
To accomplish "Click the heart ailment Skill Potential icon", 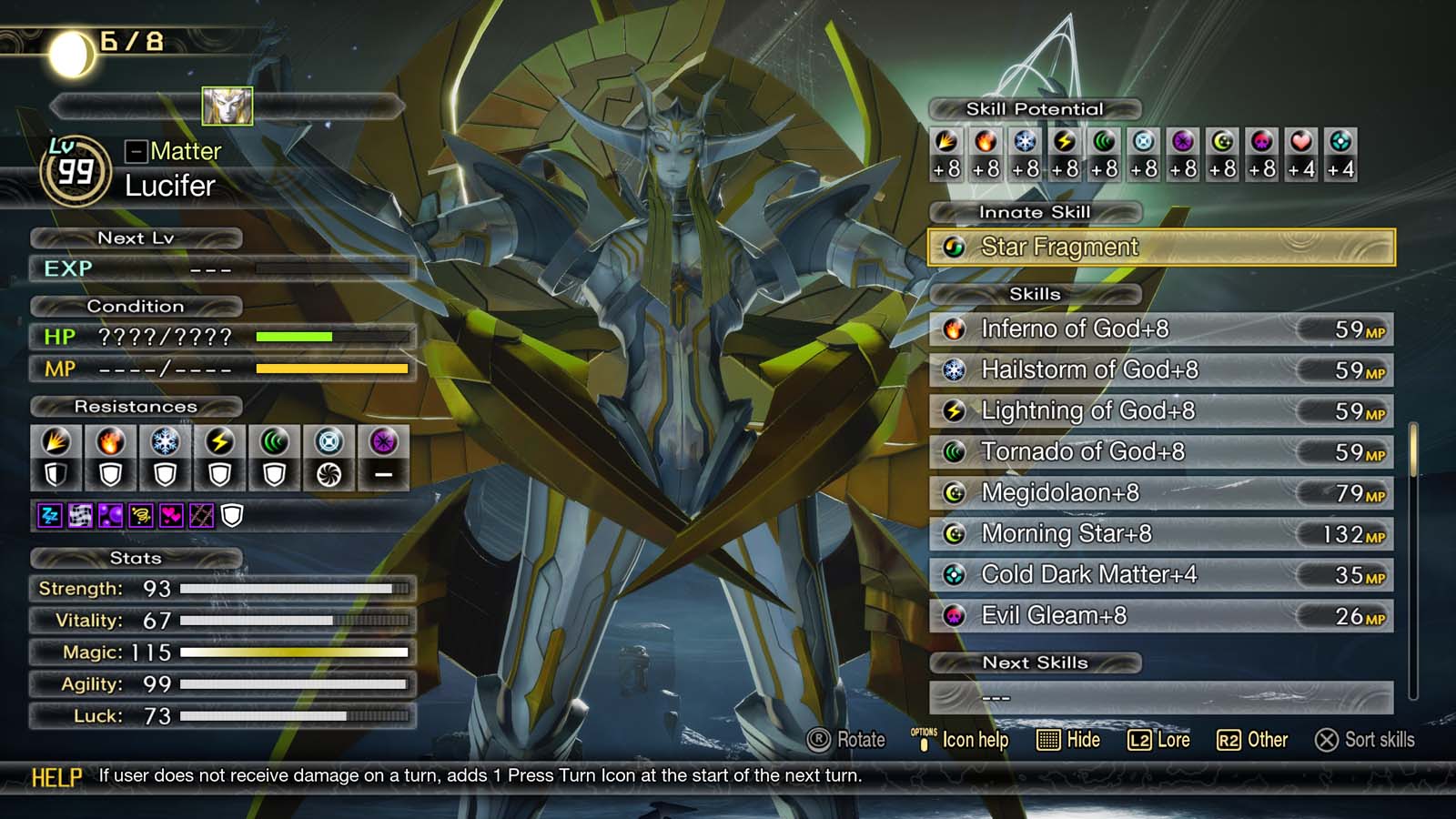I will pyautogui.click(x=1299, y=141).
